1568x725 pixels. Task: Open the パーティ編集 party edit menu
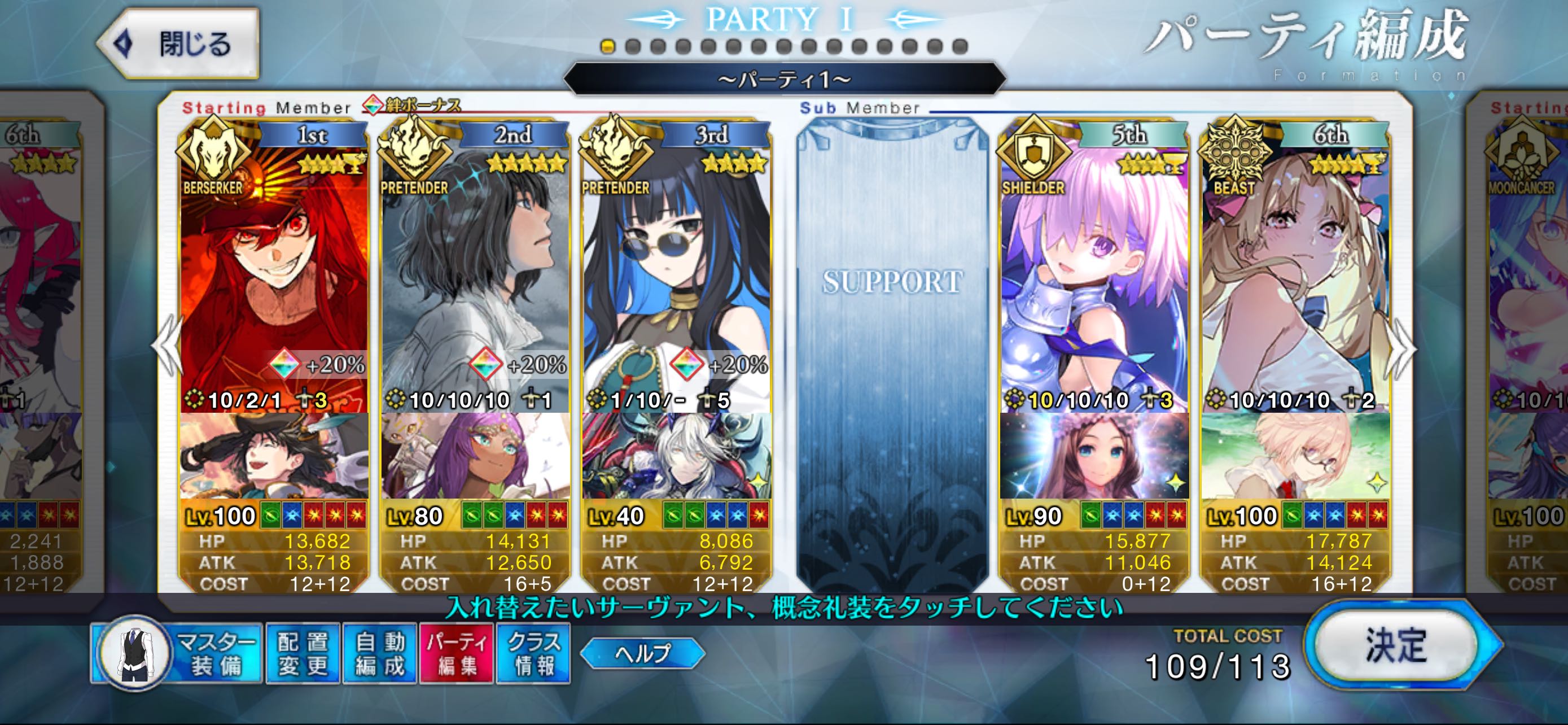pyautogui.click(x=457, y=654)
